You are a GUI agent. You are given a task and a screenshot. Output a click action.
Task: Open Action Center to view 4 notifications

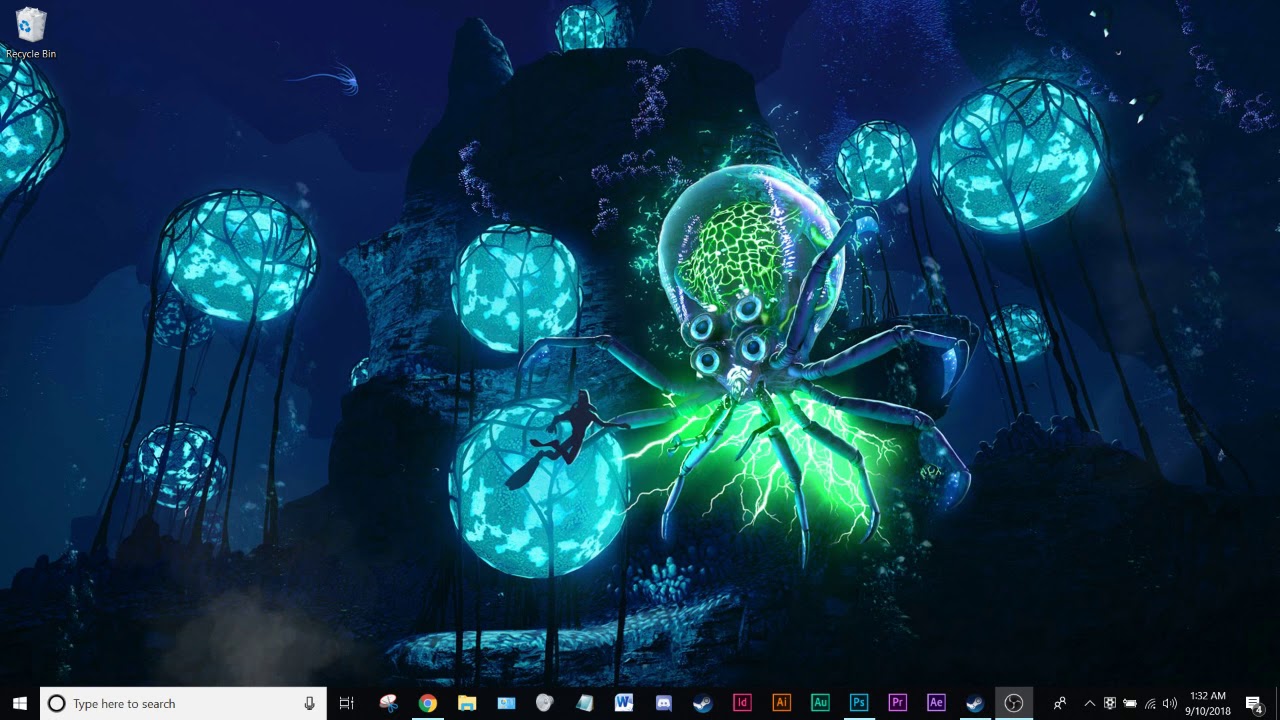(1254, 703)
